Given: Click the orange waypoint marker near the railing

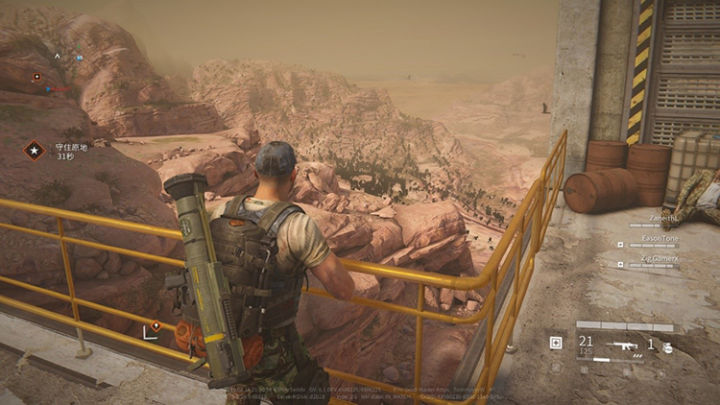Looking at the screenshot, I should click(156, 325).
